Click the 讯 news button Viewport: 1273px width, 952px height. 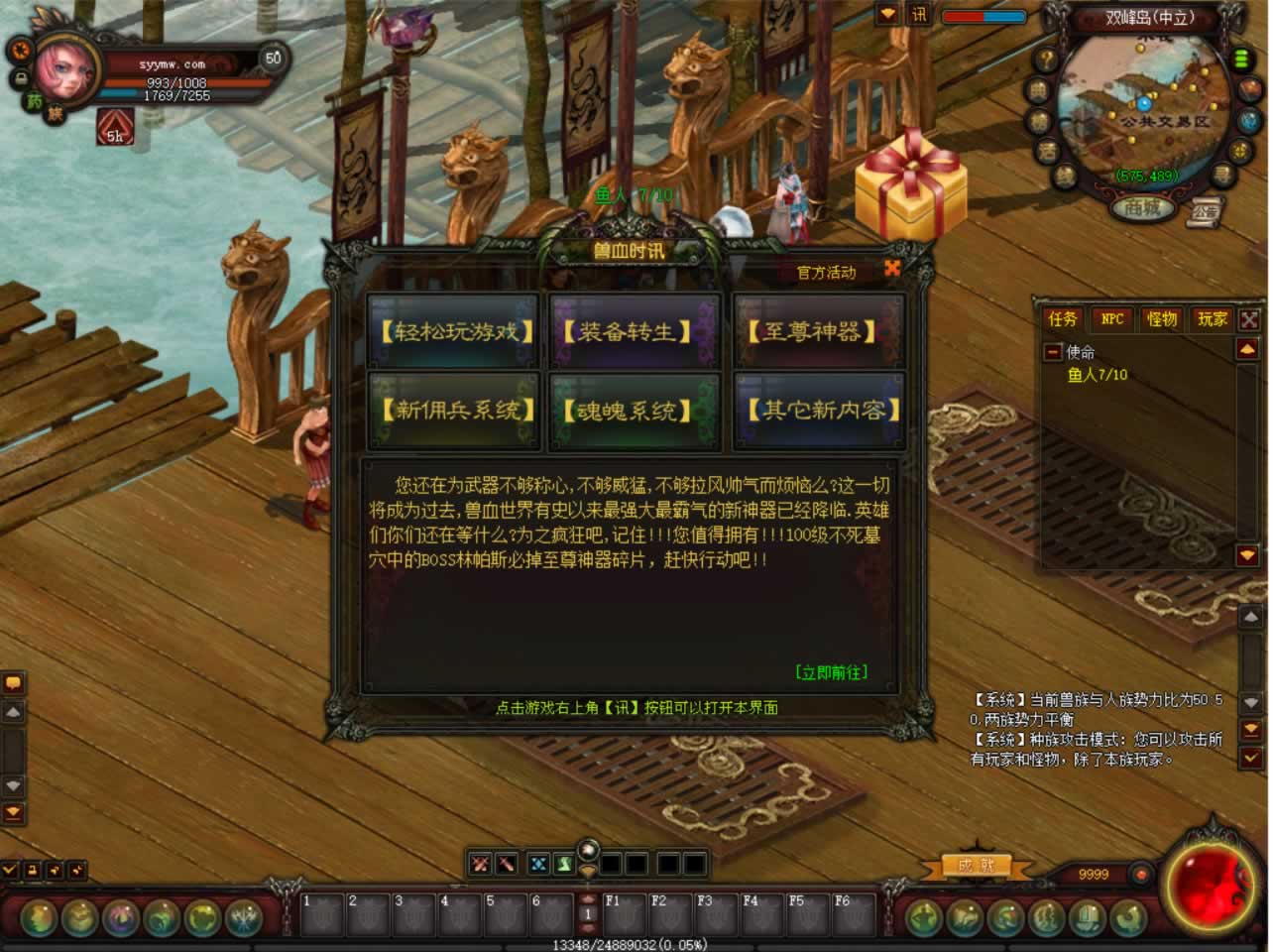919,15
